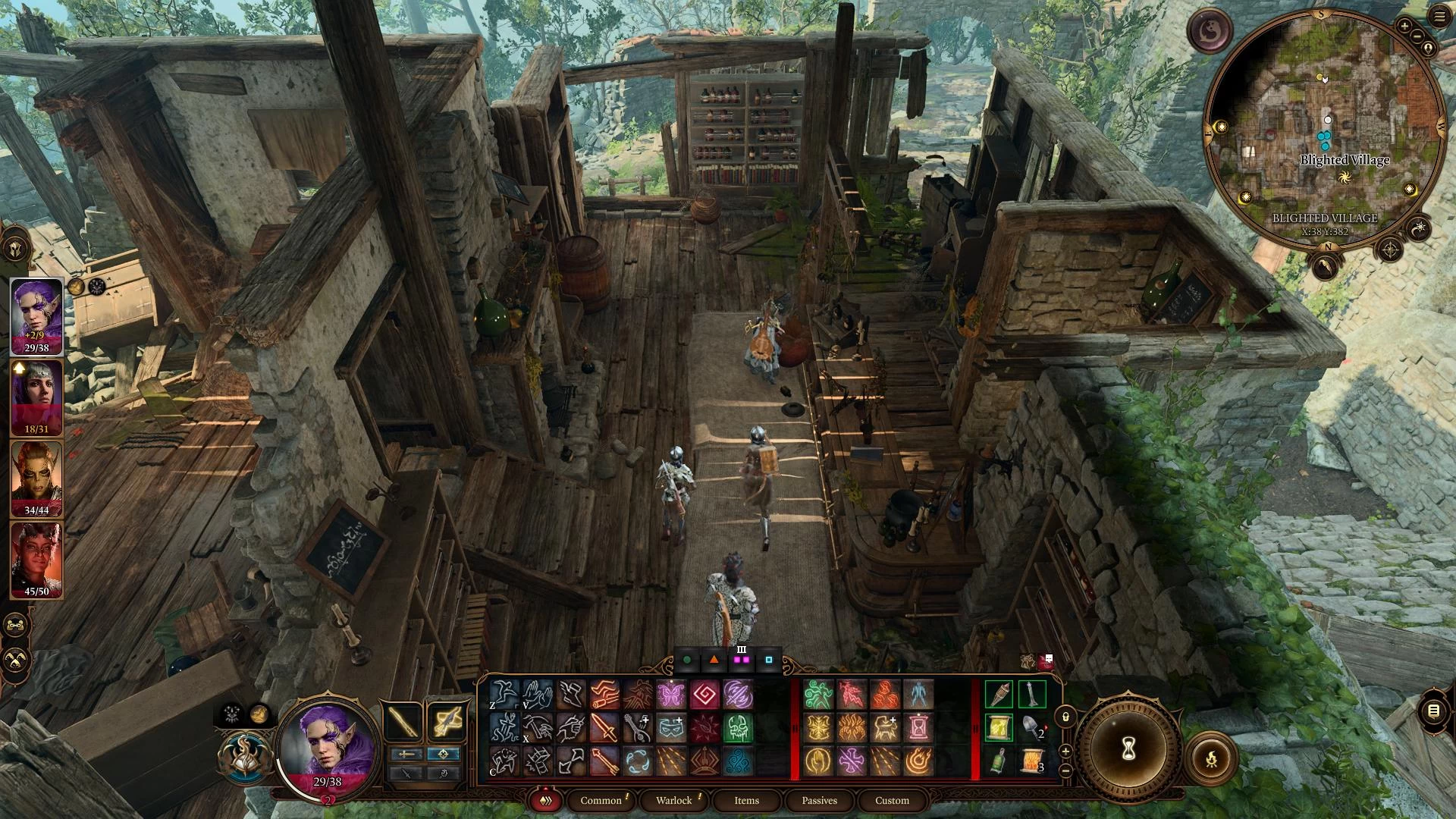Open the Warlock hotbar tab
The width and height of the screenshot is (1456, 819).
(673, 800)
